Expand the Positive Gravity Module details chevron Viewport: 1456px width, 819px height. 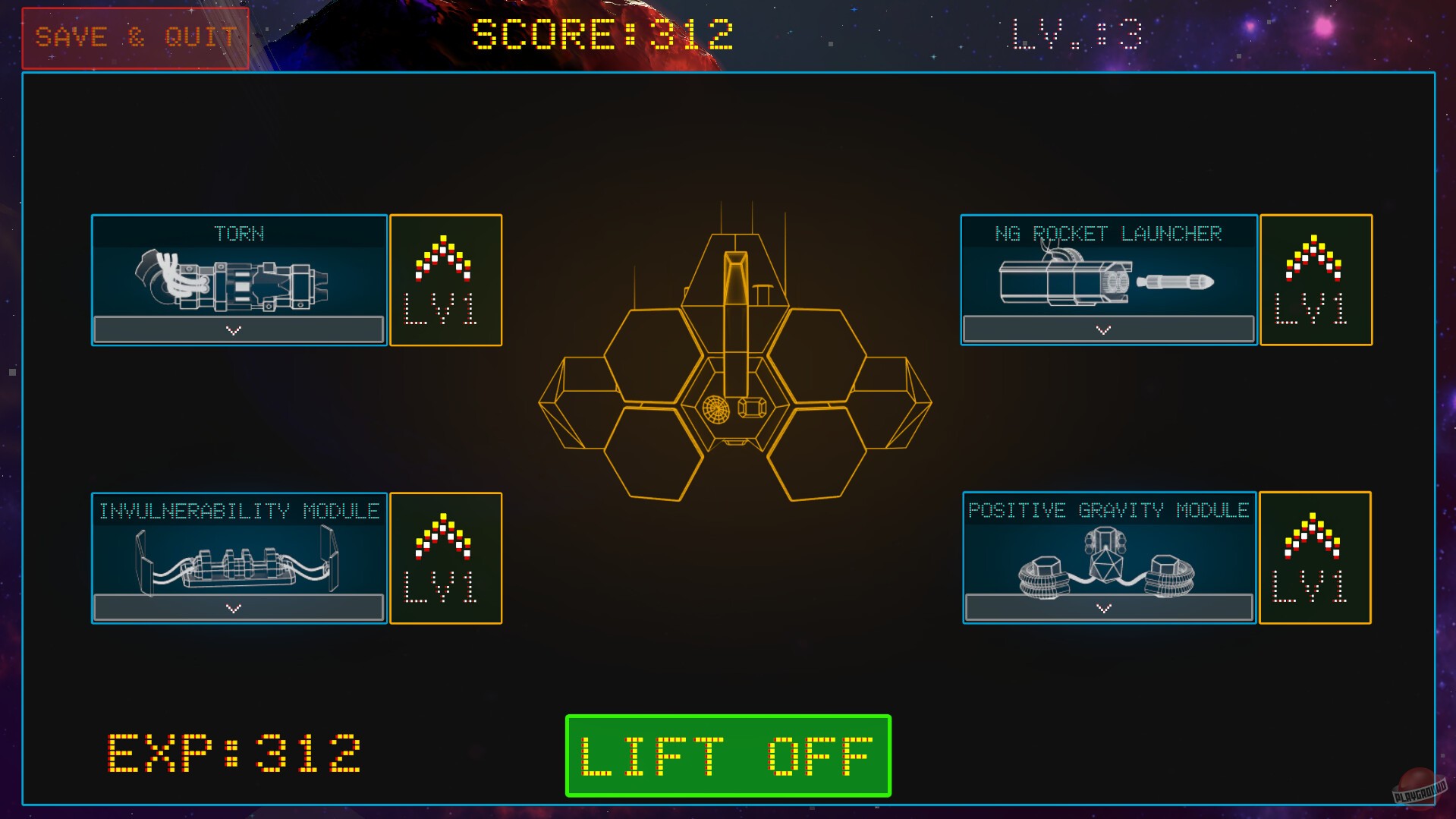pyautogui.click(x=1102, y=607)
